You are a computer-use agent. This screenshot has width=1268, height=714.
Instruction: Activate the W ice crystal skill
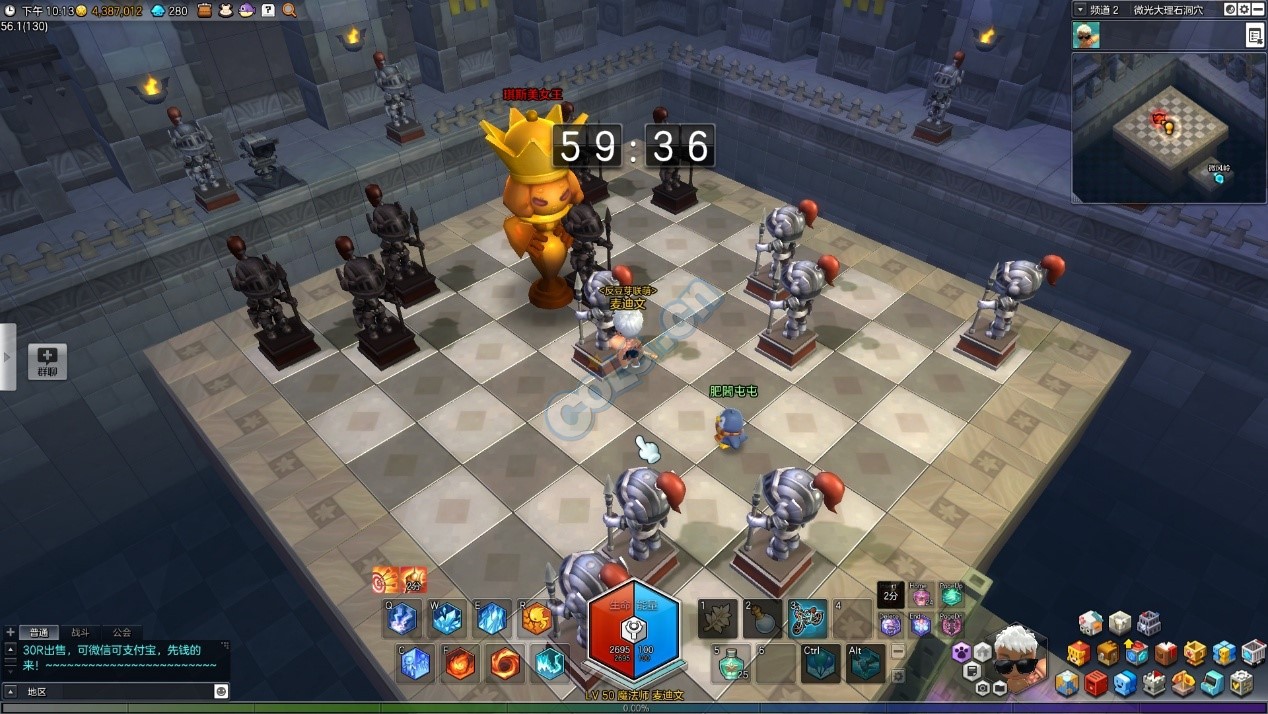[x=446, y=619]
